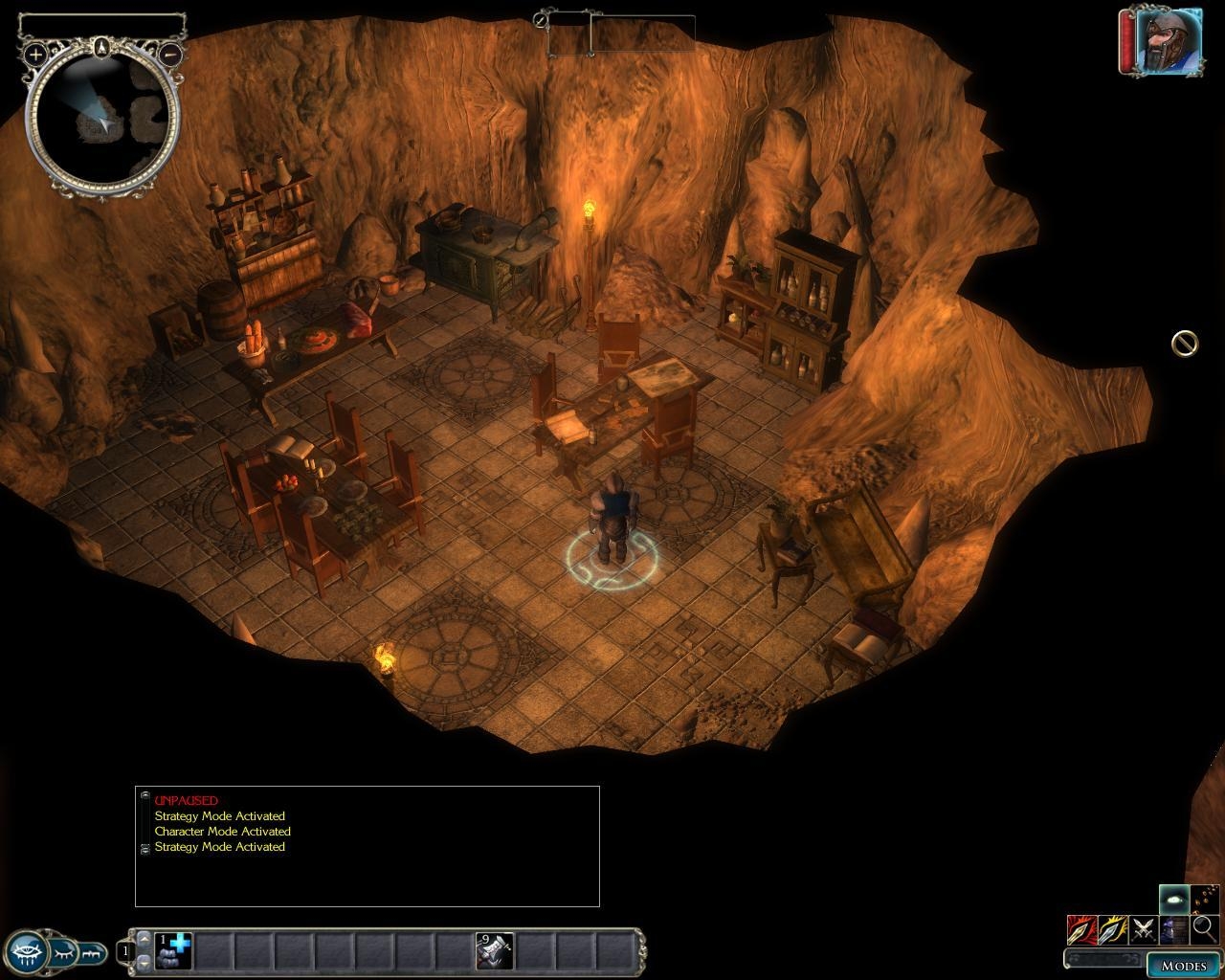
Task: Click the open eye button
Action: [27, 951]
